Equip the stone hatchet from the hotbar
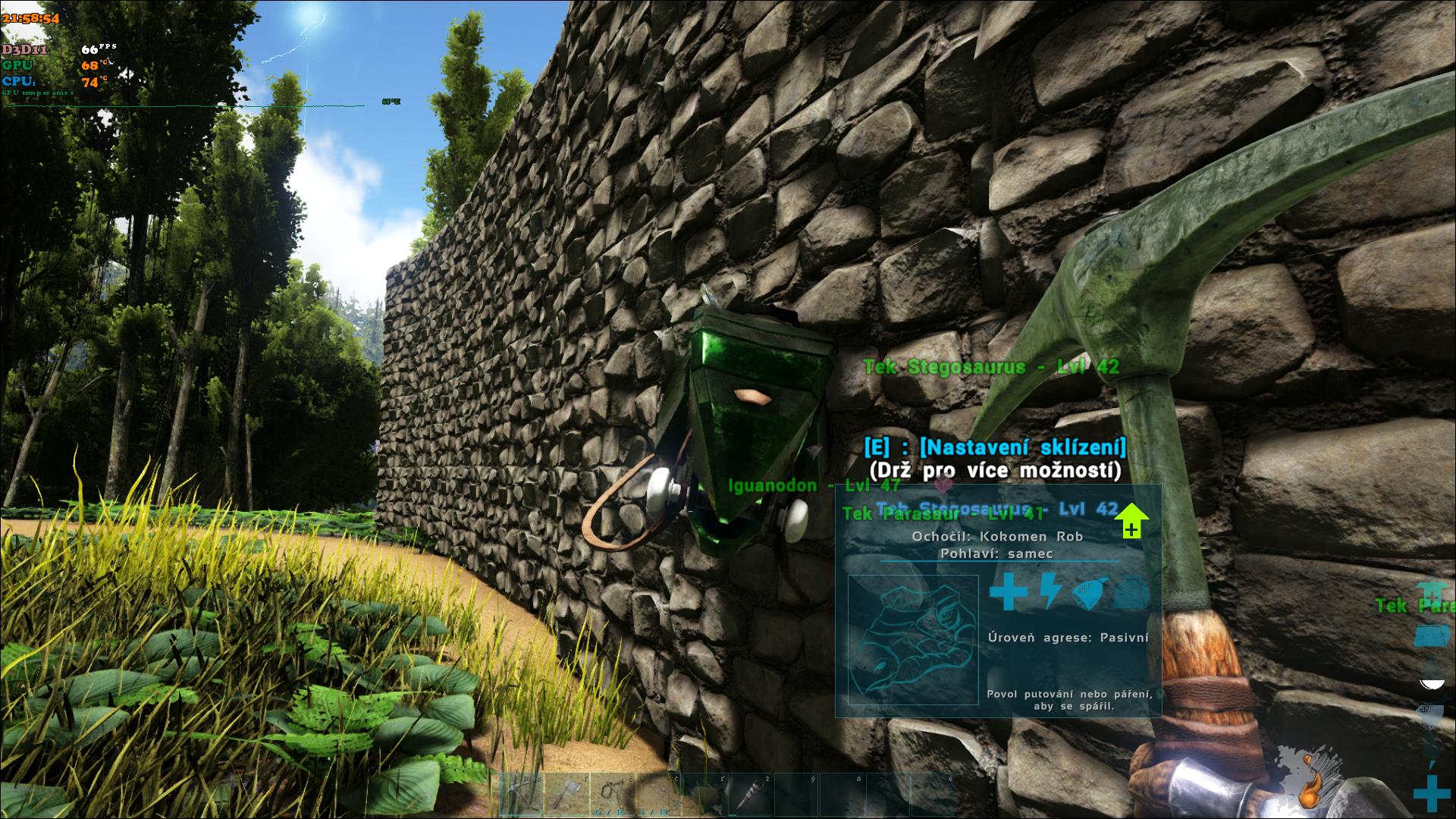The height and width of the screenshot is (819, 1456). point(568,795)
